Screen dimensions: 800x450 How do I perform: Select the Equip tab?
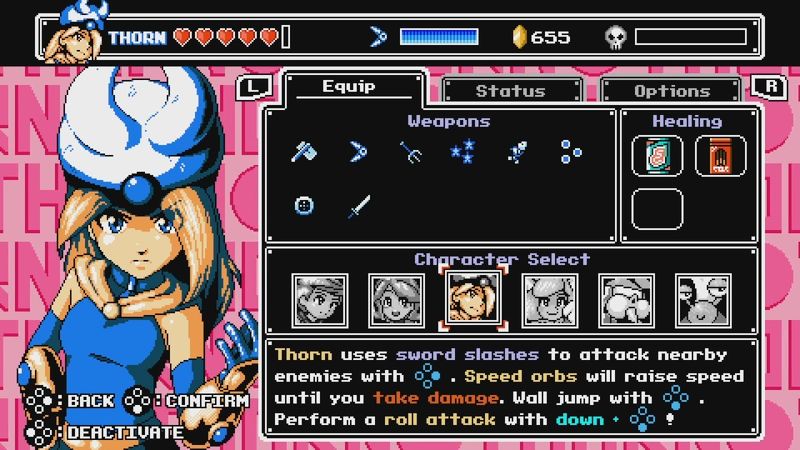tap(348, 88)
